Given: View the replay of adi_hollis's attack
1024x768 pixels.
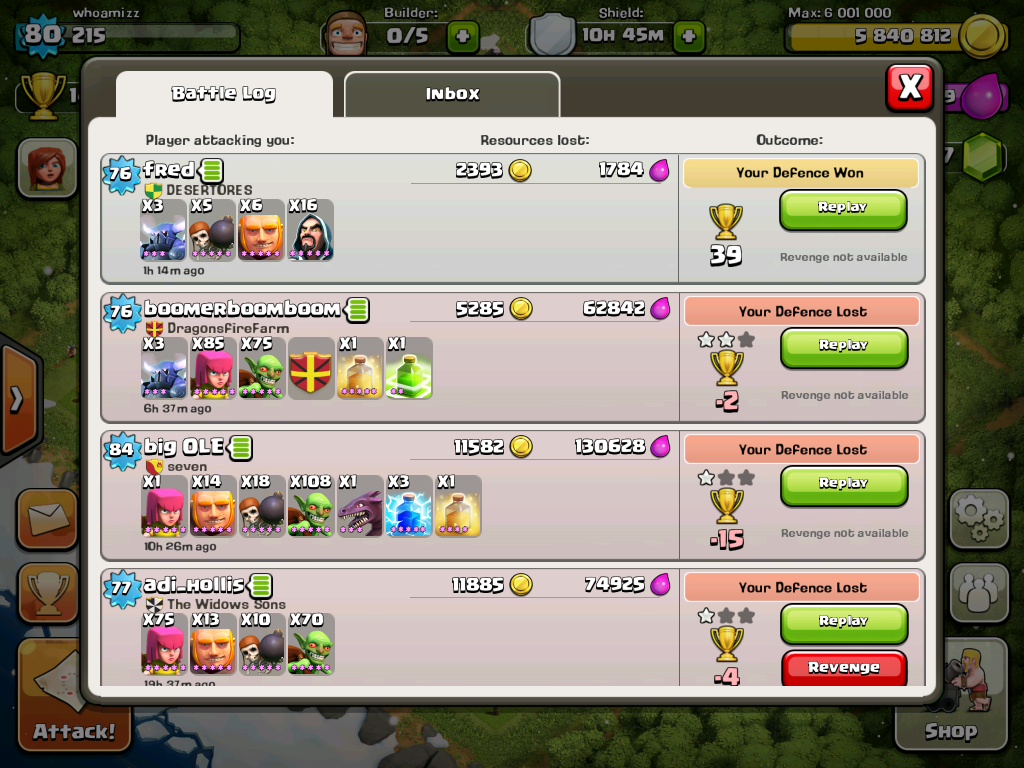Looking at the screenshot, I should 843,622.
